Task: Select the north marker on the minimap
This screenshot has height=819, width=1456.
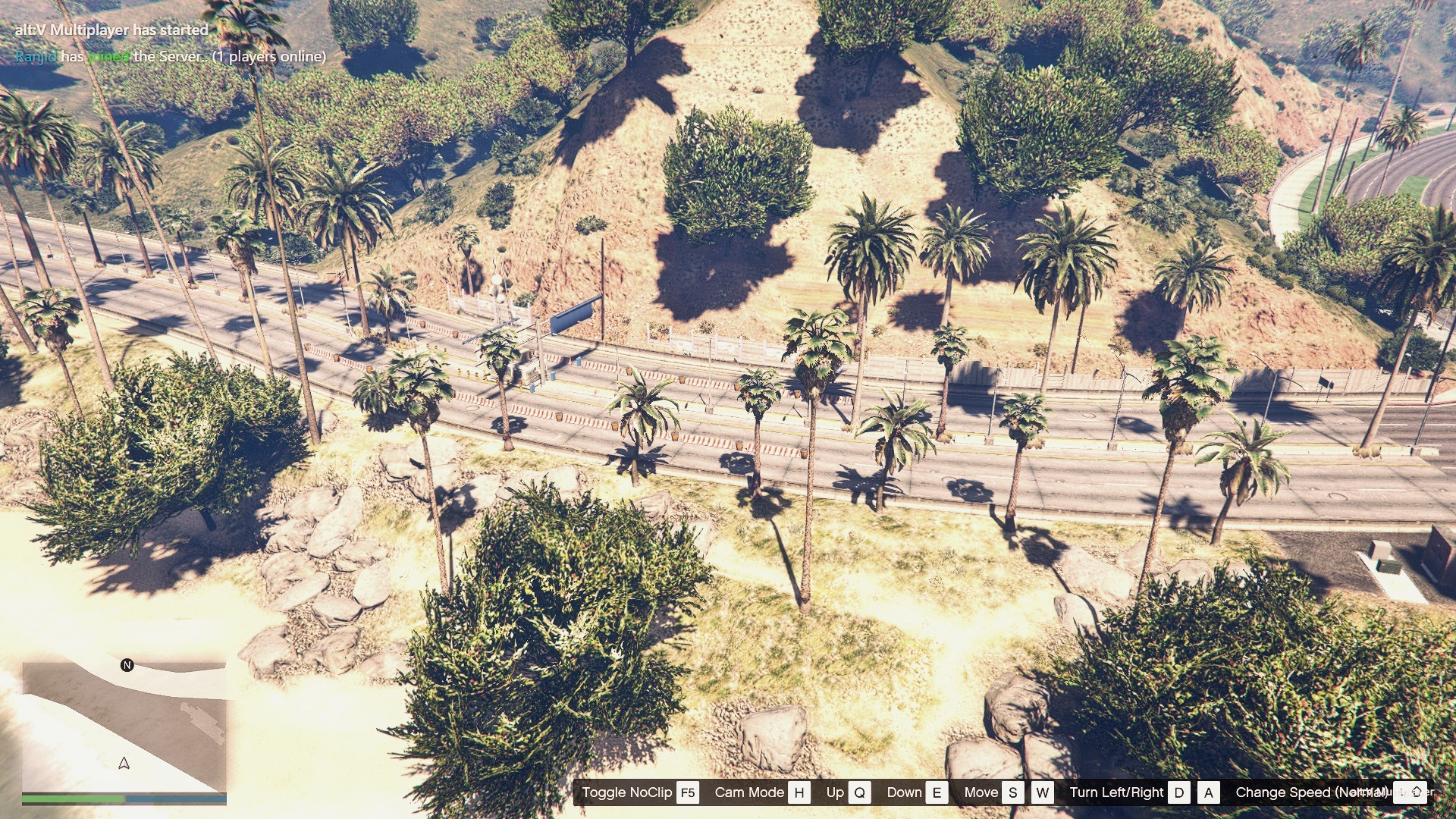Action: 127,665
